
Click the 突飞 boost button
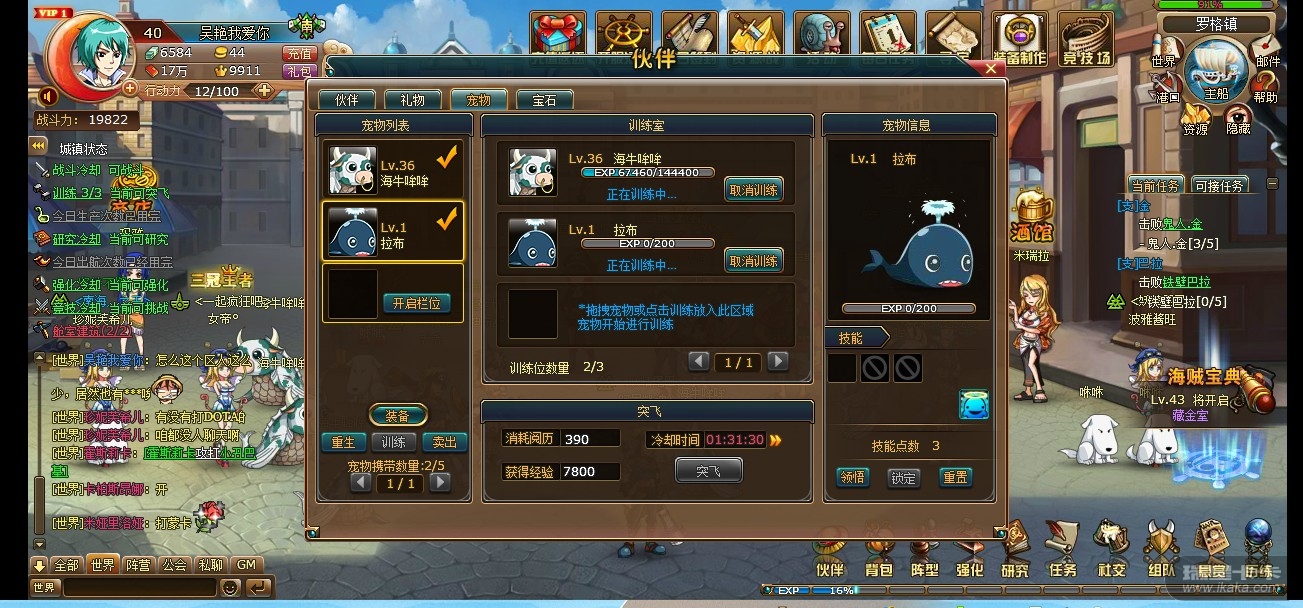708,470
